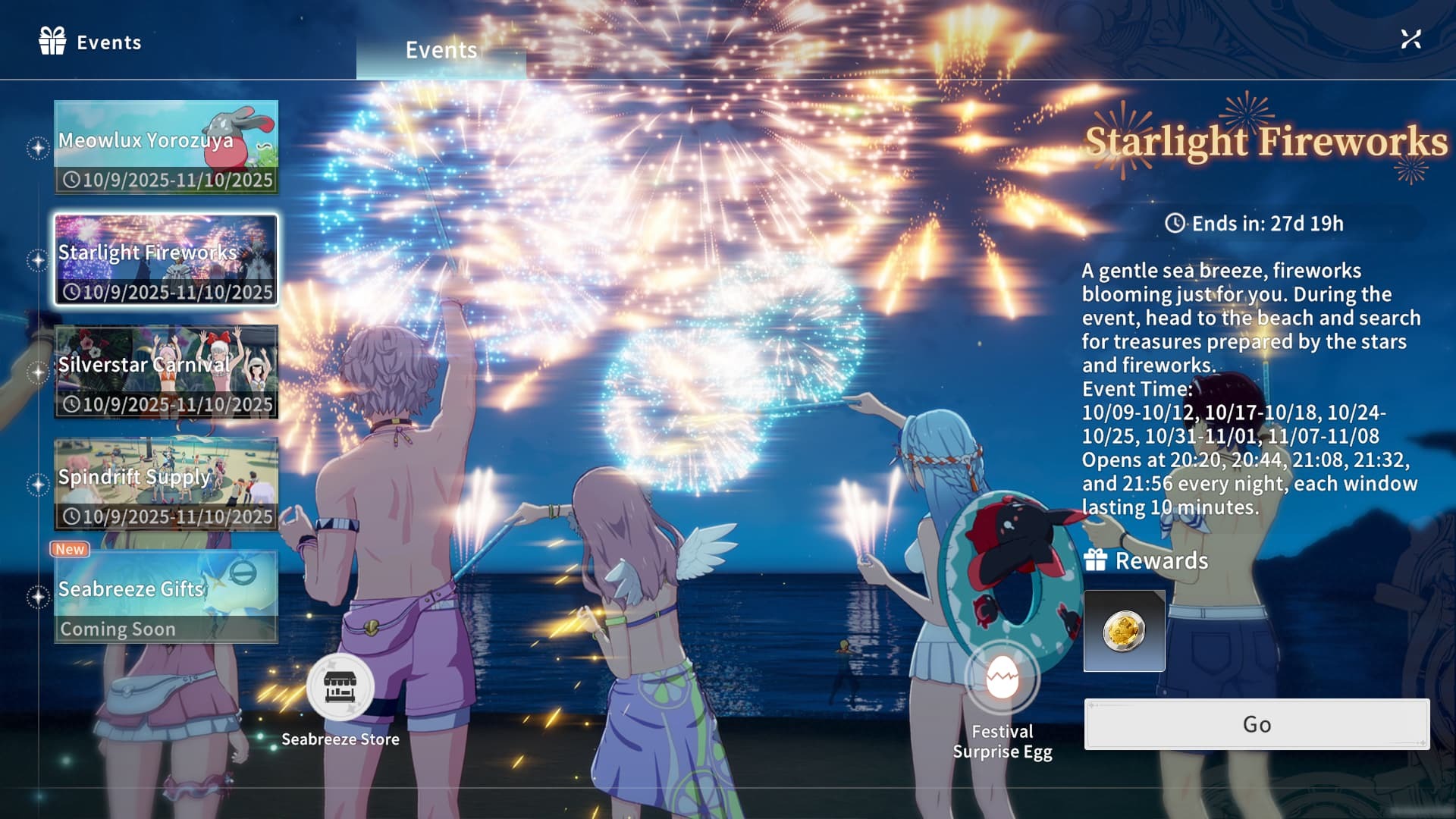Image resolution: width=1456 pixels, height=819 pixels.
Task: Select the Starlight Fireworks event entry
Action: 166,260
